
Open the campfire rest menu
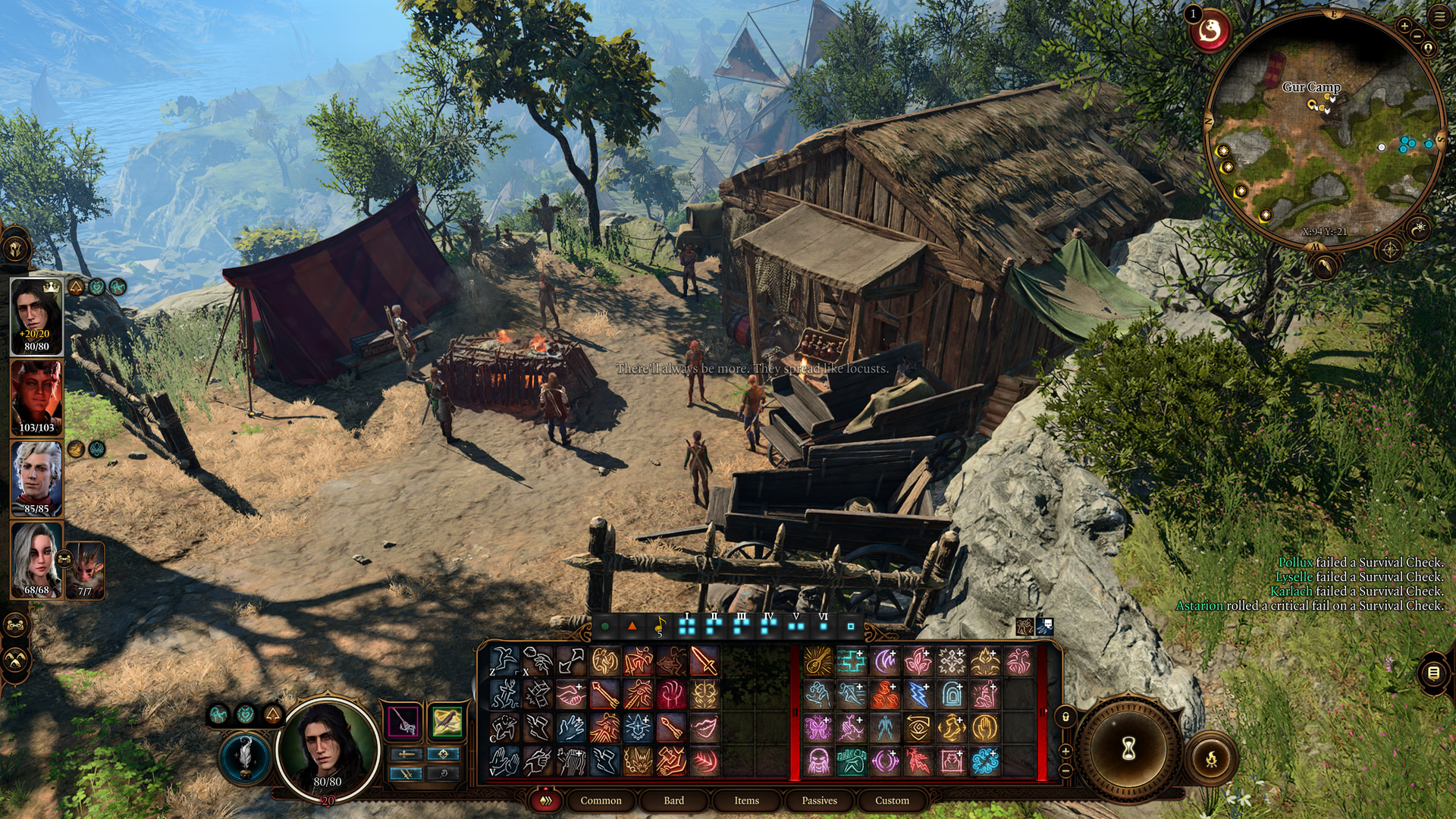coord(1211,758)
